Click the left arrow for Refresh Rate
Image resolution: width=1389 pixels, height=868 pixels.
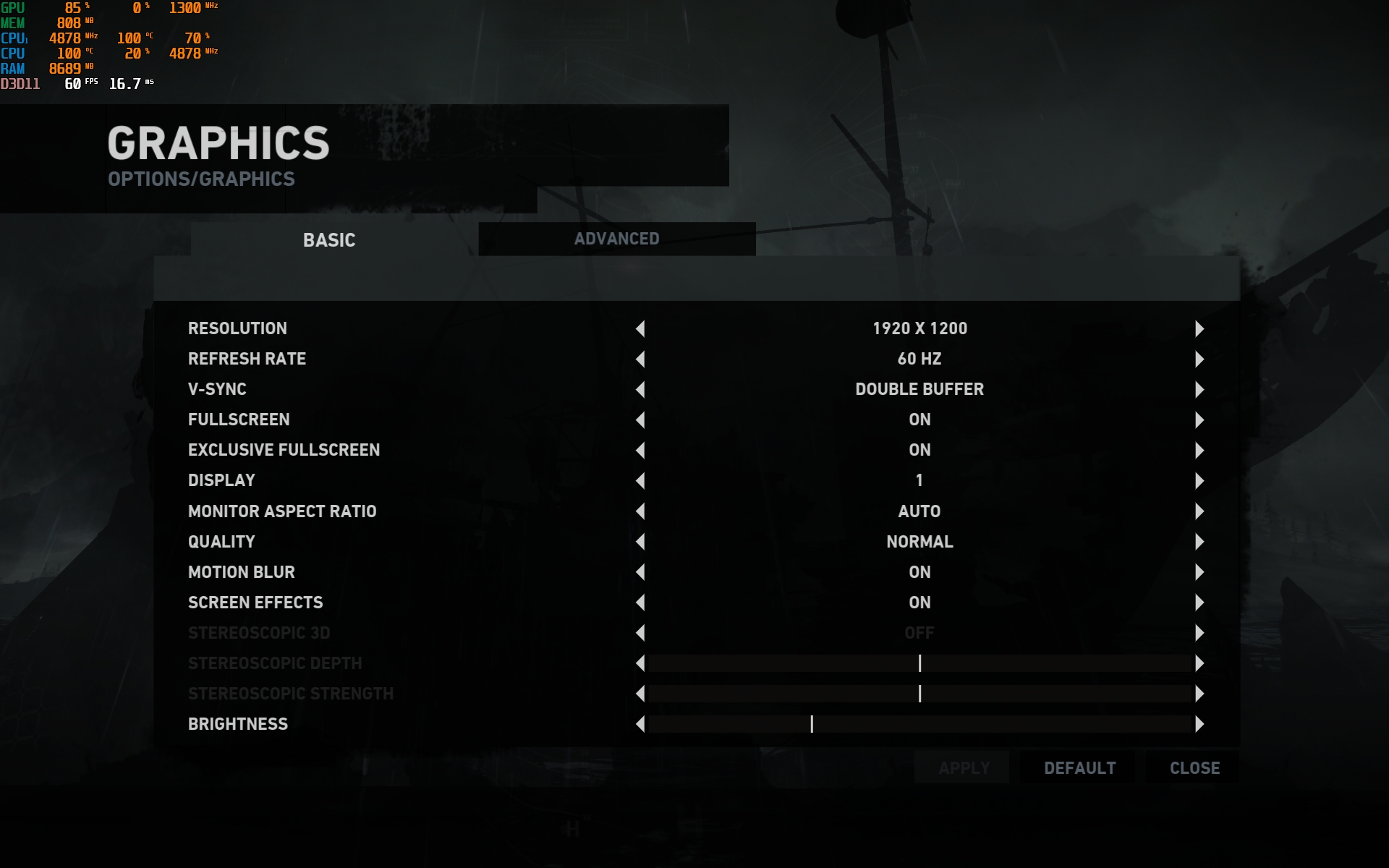[640, 359]
